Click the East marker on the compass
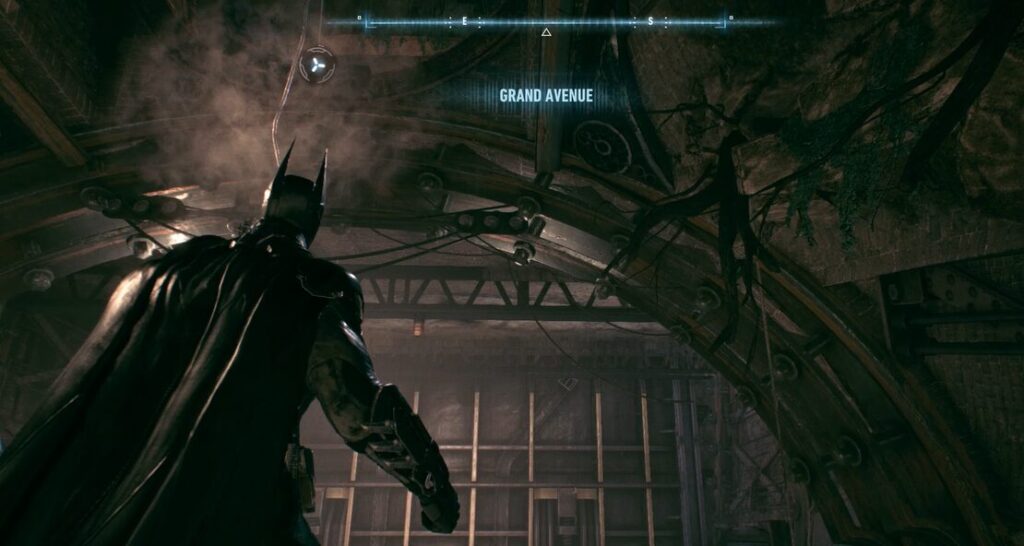The height and width of the screenshot is (546, 1024). click(x=463, y=21)
